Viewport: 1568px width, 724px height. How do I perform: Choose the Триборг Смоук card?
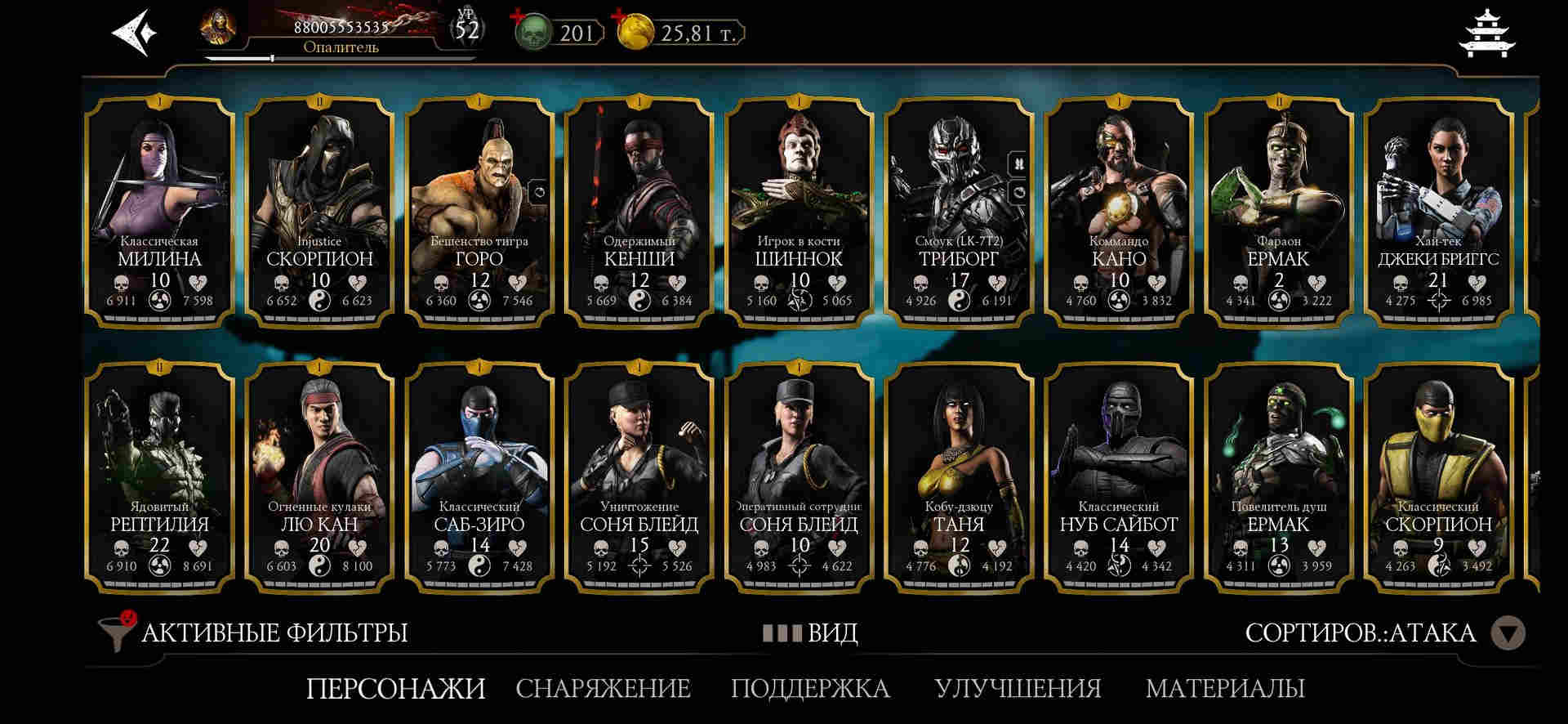pos(959,212)
